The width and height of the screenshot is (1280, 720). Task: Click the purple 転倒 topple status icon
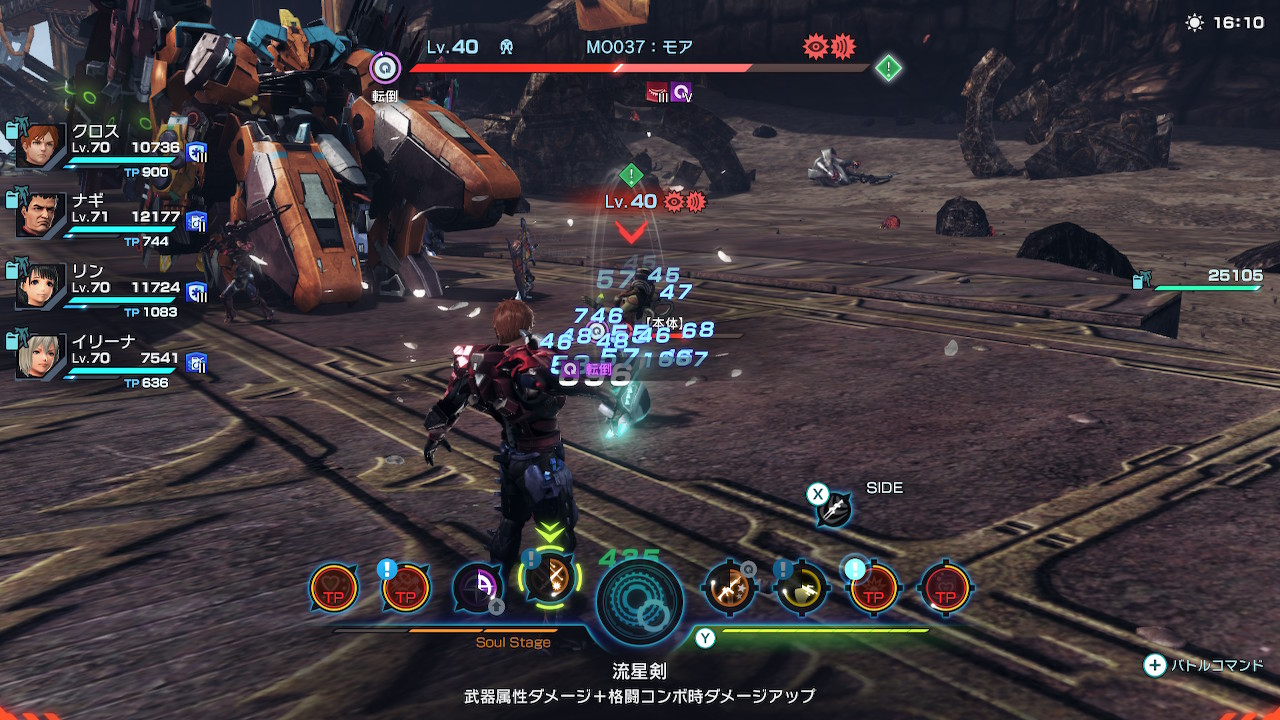tap(385, 68)
